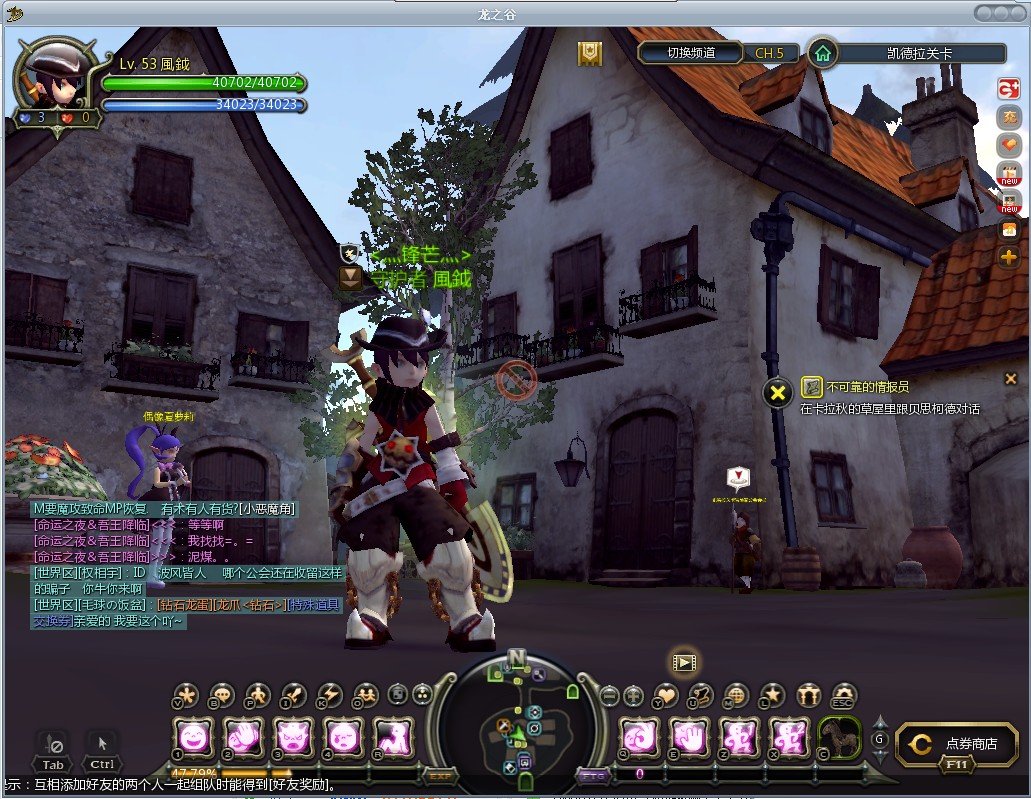
Task: Click the green home icon beside 凯德拉关卡
Action: (x=822, y=53)
